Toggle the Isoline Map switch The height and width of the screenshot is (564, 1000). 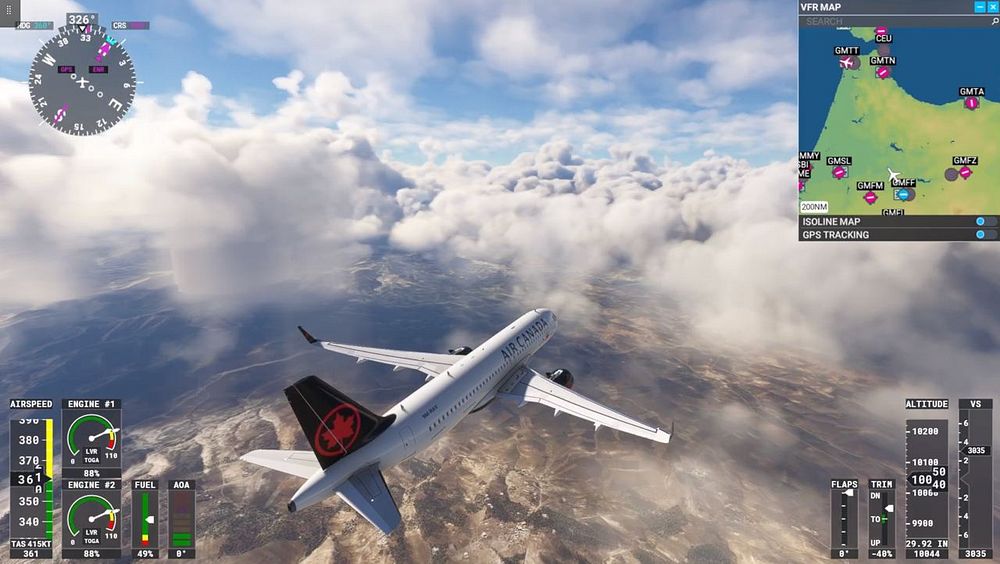985,221
